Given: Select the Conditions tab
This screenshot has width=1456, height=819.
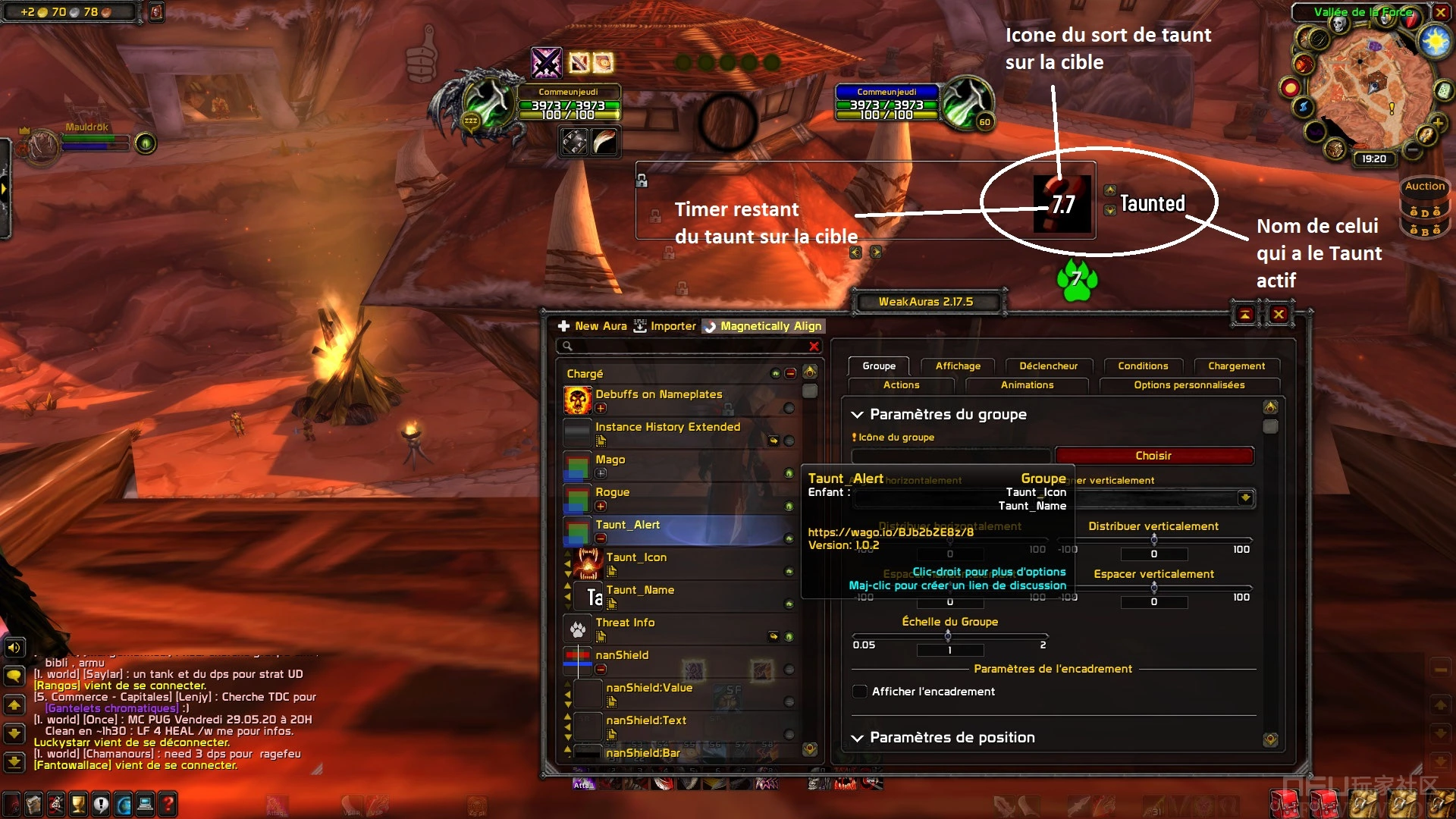Looking at the screenshot, I should [1143, 366].
